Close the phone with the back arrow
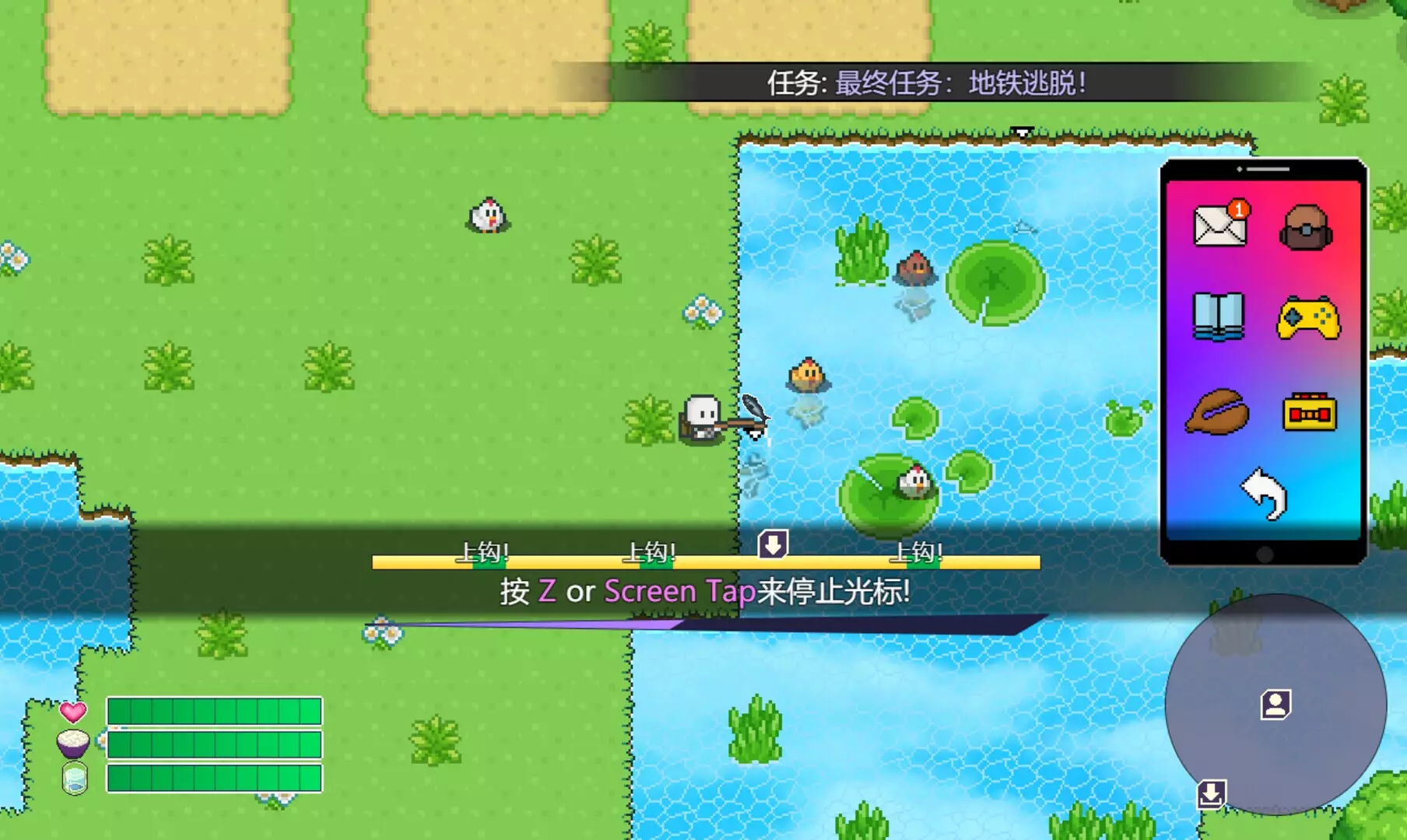Viewport: 1407px width, 840px height. coord(1265,493)
